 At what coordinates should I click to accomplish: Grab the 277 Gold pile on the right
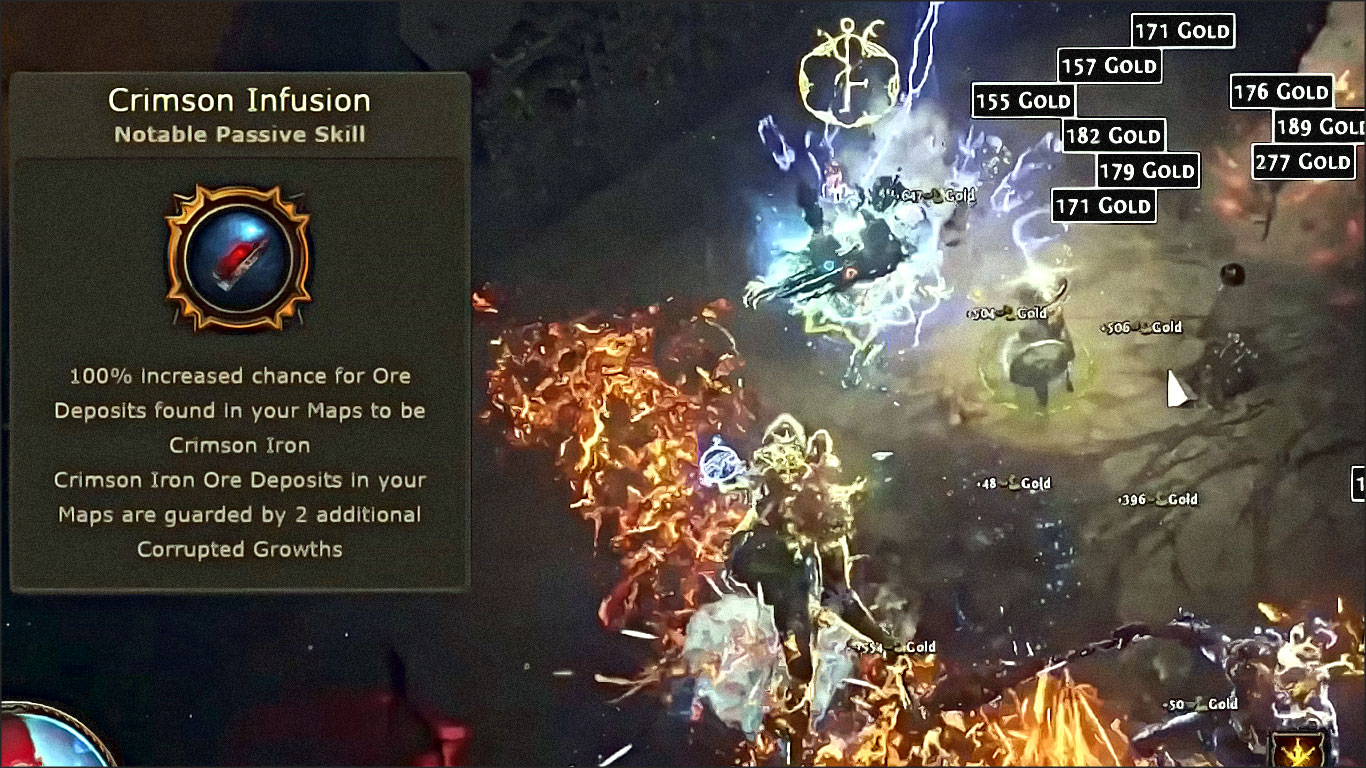pos(1303,161)
